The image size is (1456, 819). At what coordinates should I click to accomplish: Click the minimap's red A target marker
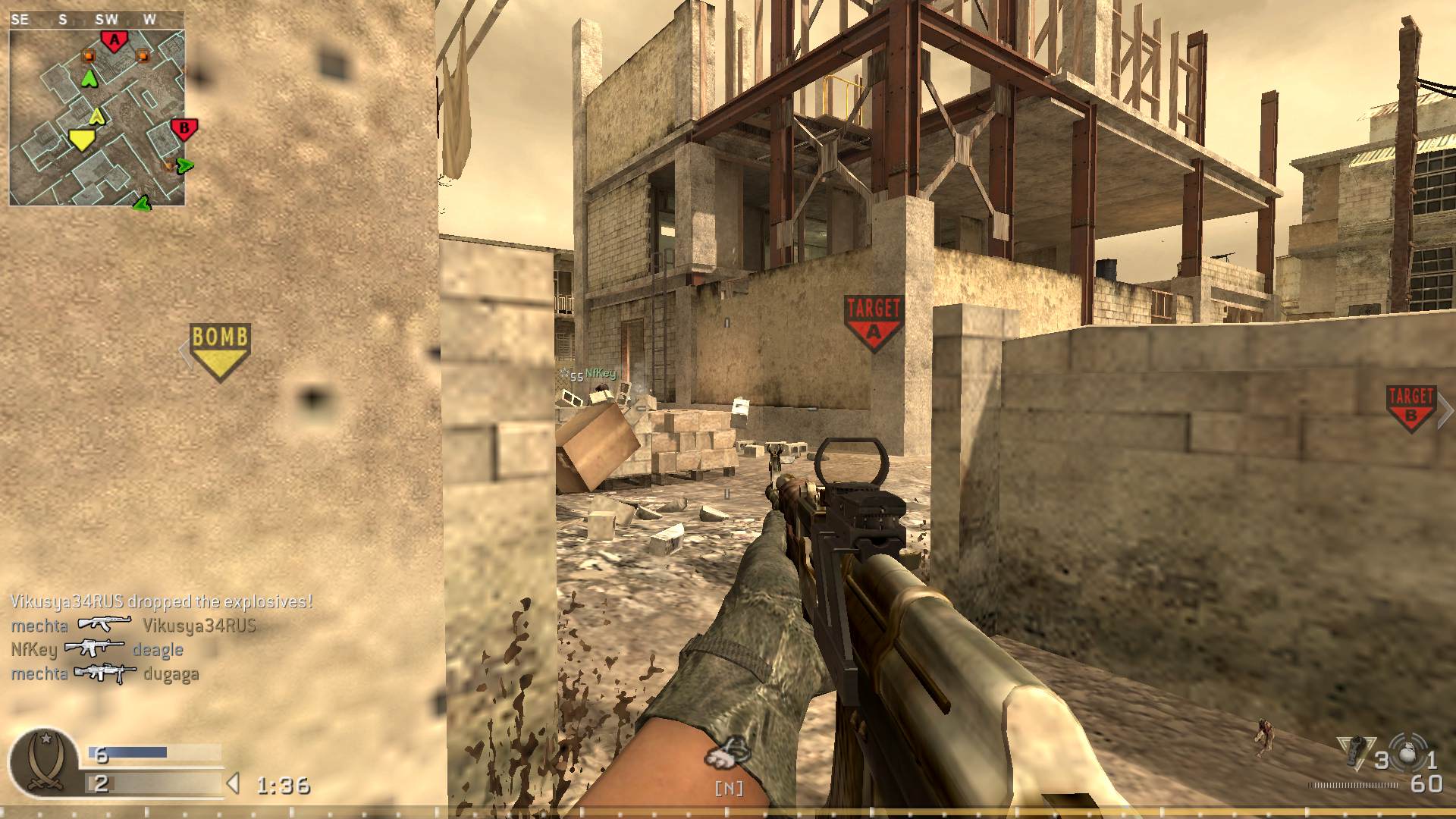(115, 41)
